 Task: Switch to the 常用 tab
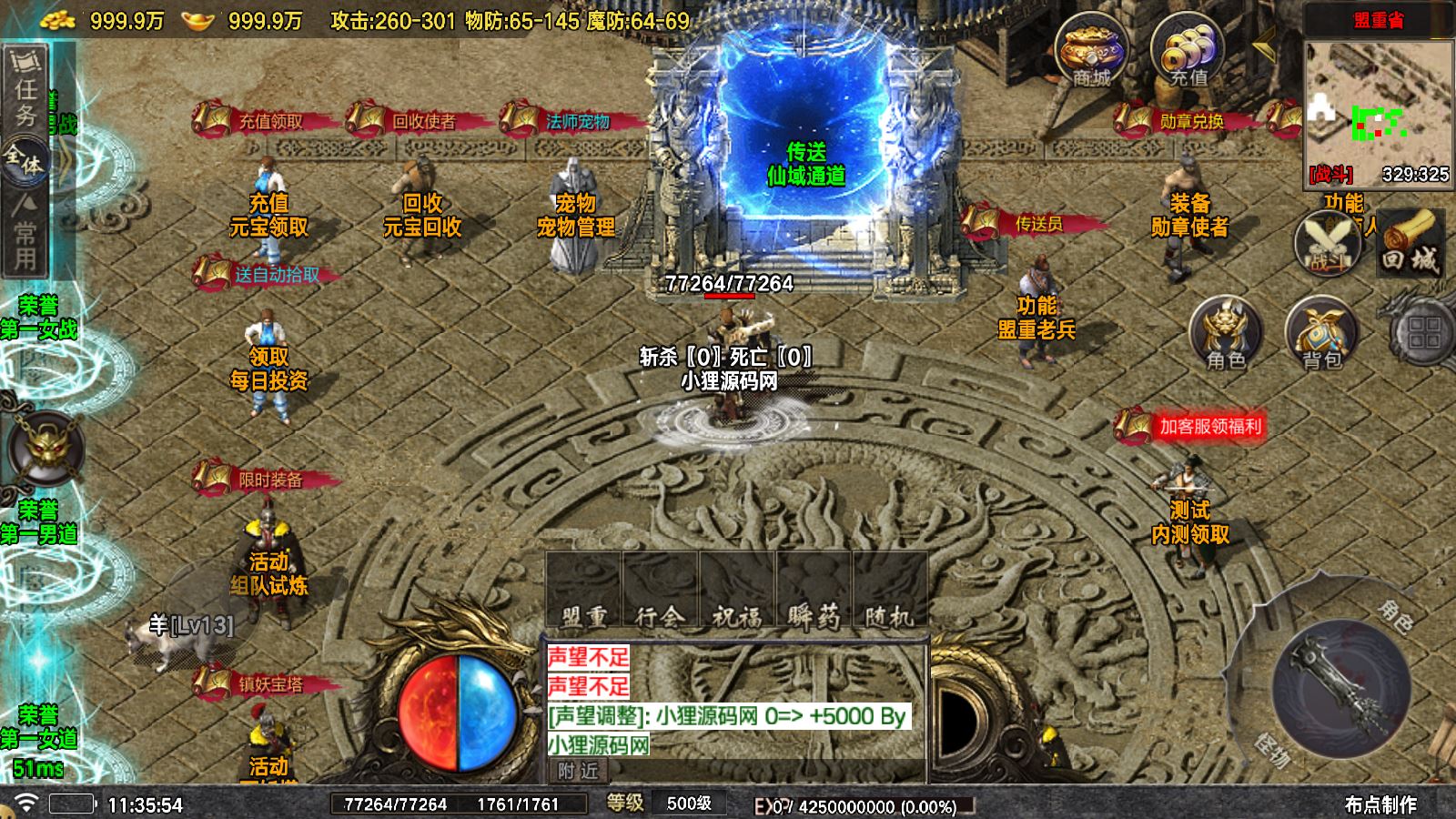[x=25, y=233]
